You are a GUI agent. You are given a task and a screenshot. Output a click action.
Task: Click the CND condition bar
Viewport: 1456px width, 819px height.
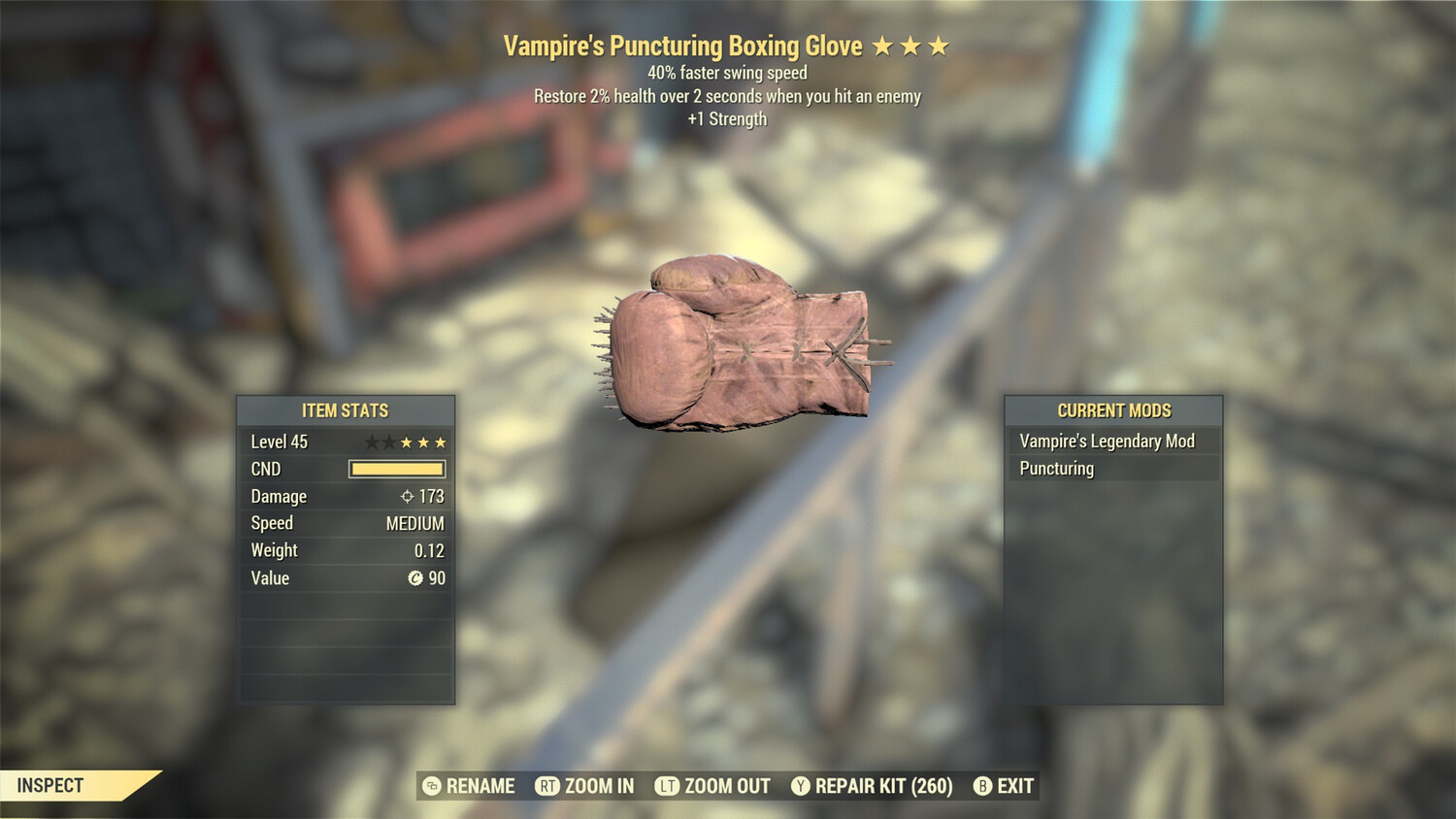[395, 469]
